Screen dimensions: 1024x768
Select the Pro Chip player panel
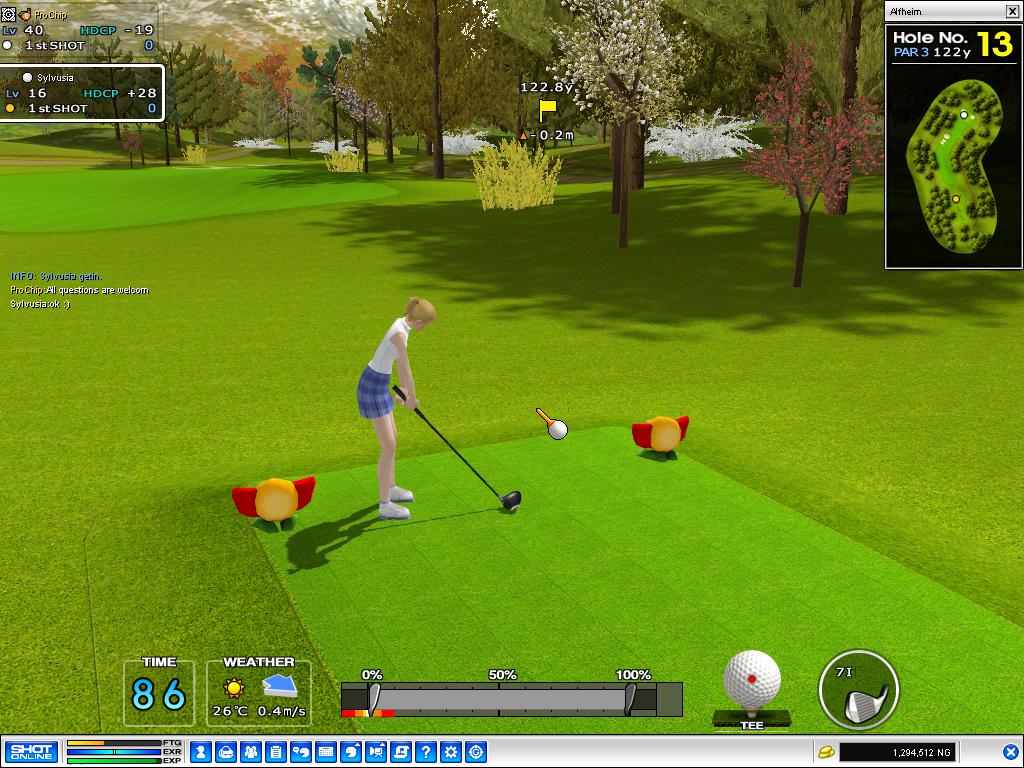tap(78, 30)
